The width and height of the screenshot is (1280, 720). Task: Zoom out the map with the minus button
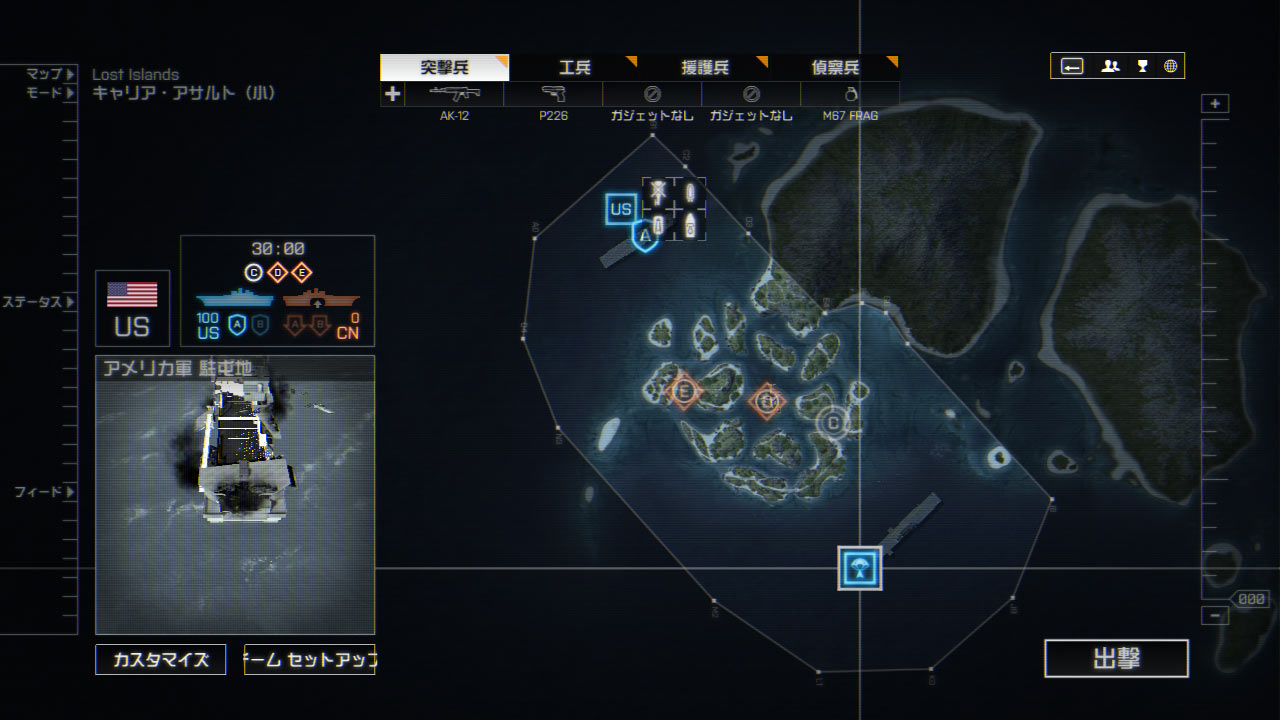point(1215,616)
